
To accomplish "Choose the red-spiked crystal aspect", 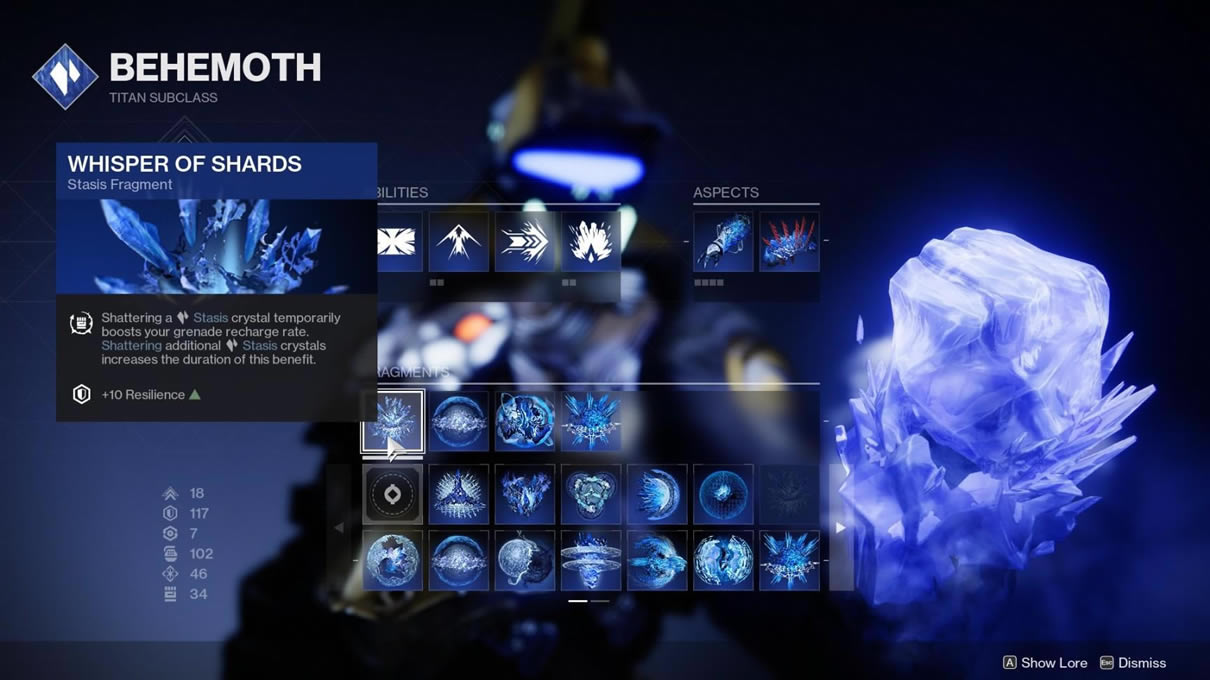I will pyautogui.click(x=789, y=241).
